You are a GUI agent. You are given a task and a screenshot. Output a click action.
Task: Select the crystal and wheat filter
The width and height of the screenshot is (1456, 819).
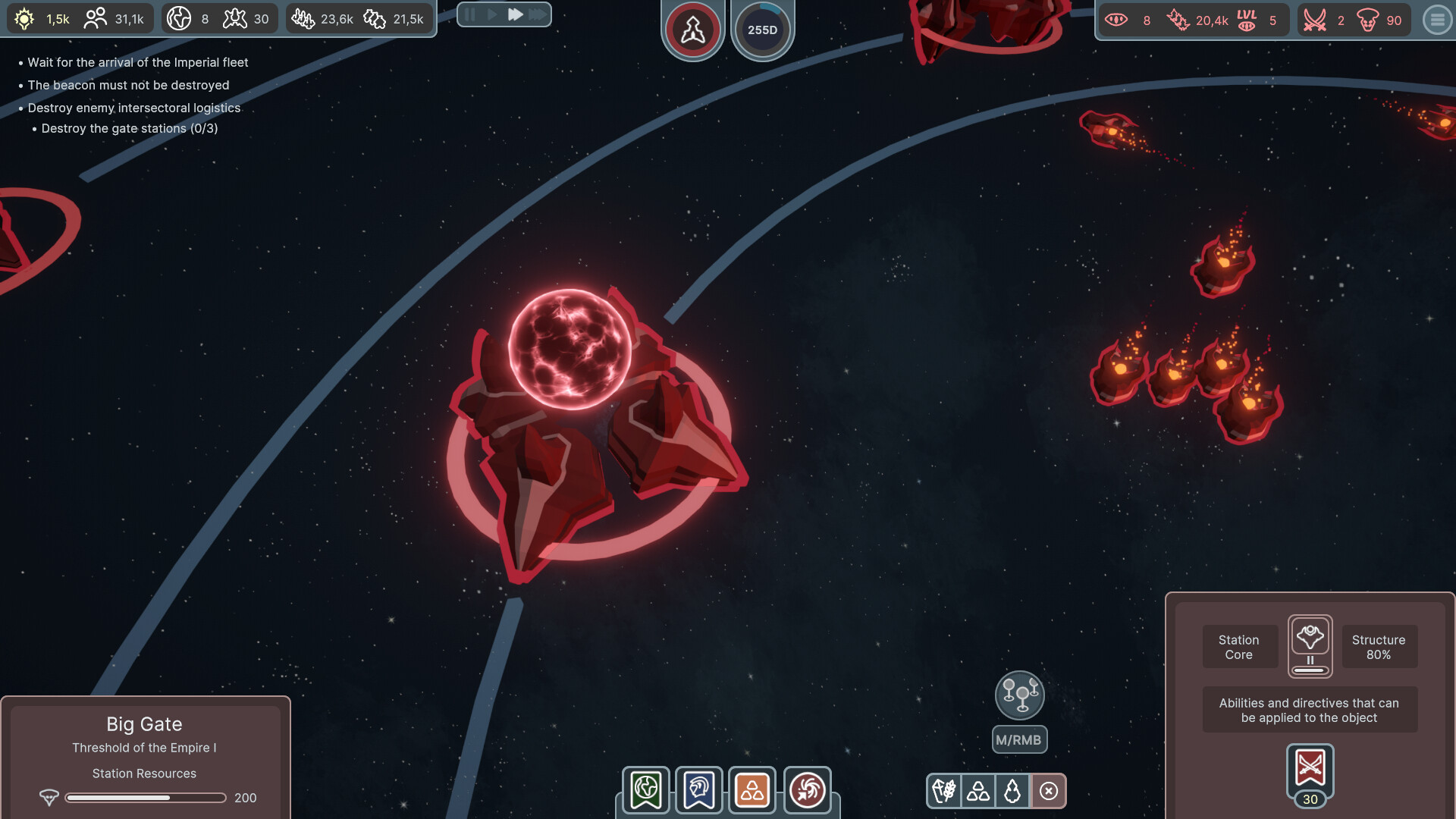click(944, 791)
